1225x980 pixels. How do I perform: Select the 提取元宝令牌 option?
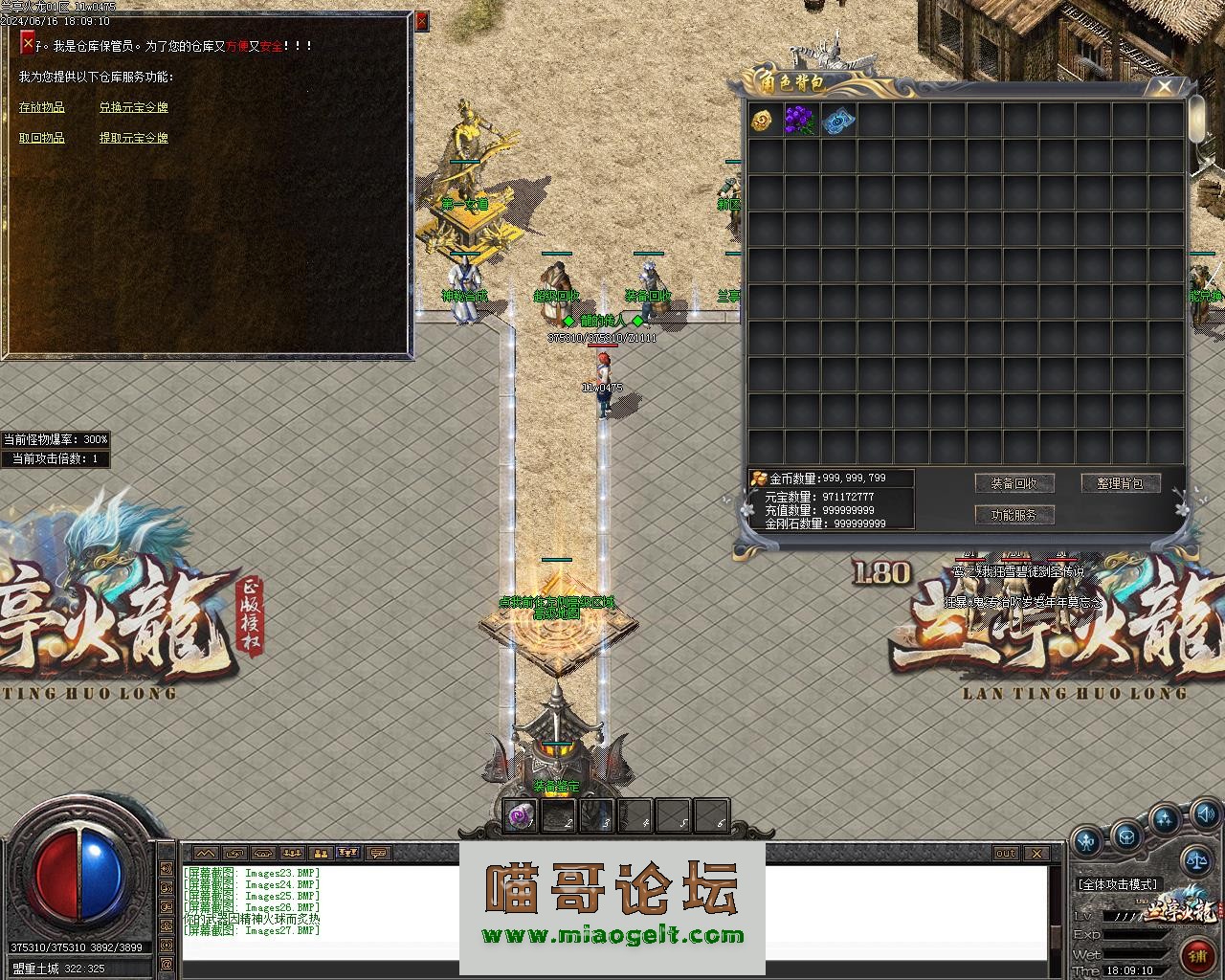pos(134,139)
